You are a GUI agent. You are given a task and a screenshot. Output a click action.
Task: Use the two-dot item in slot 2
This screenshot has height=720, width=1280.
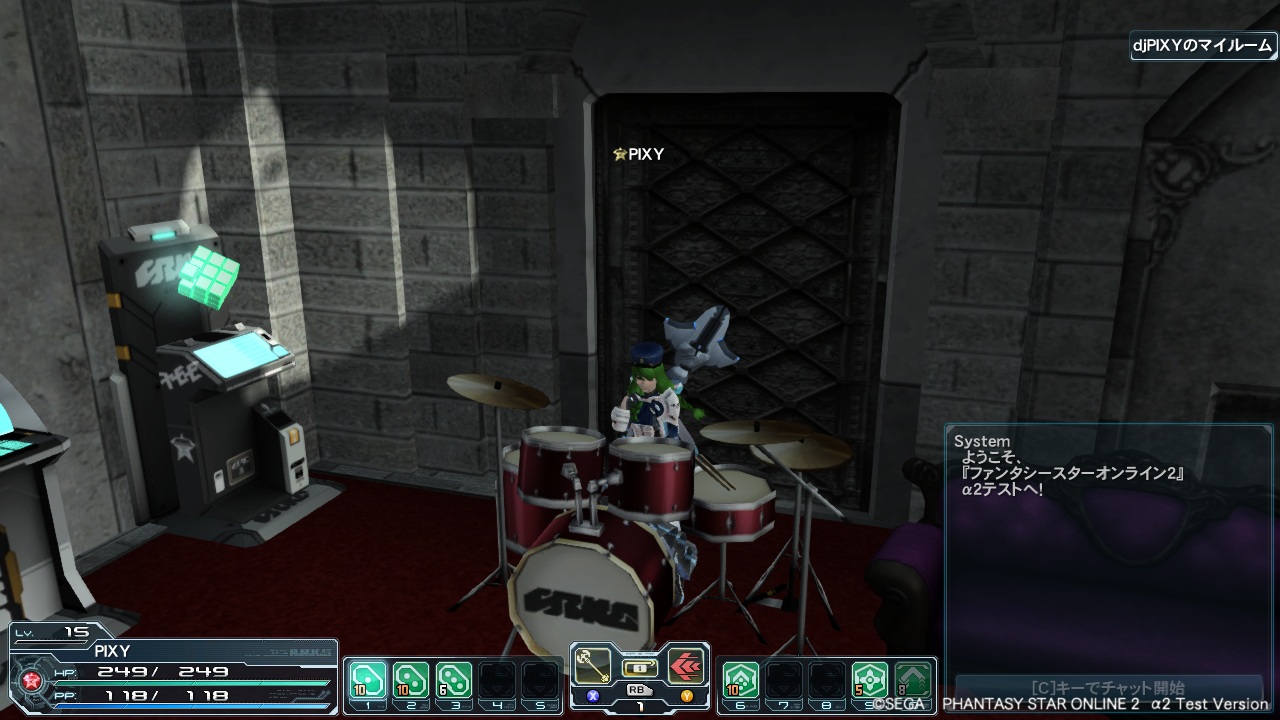coord(411,680)
